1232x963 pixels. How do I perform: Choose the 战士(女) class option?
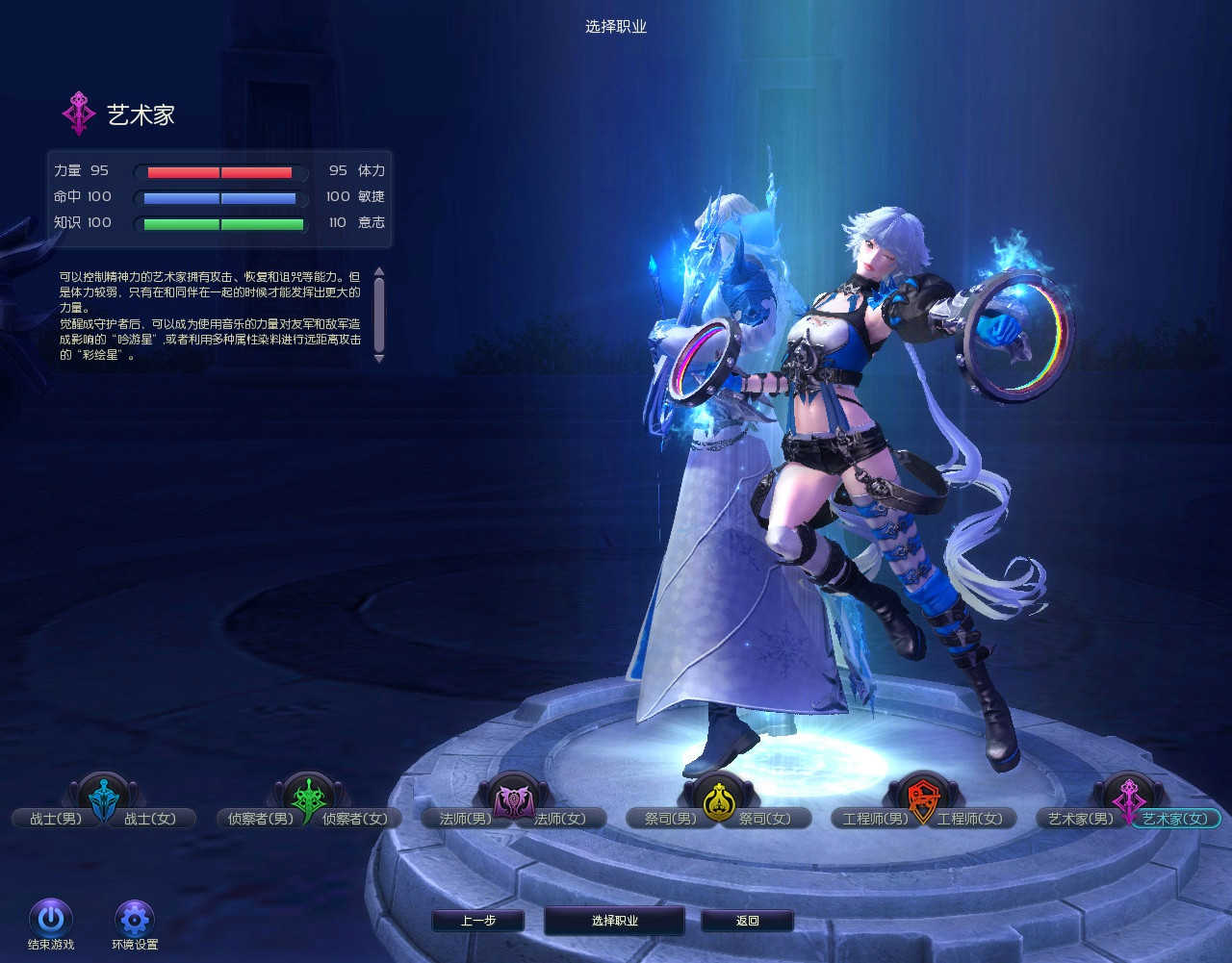coord(150,819)
